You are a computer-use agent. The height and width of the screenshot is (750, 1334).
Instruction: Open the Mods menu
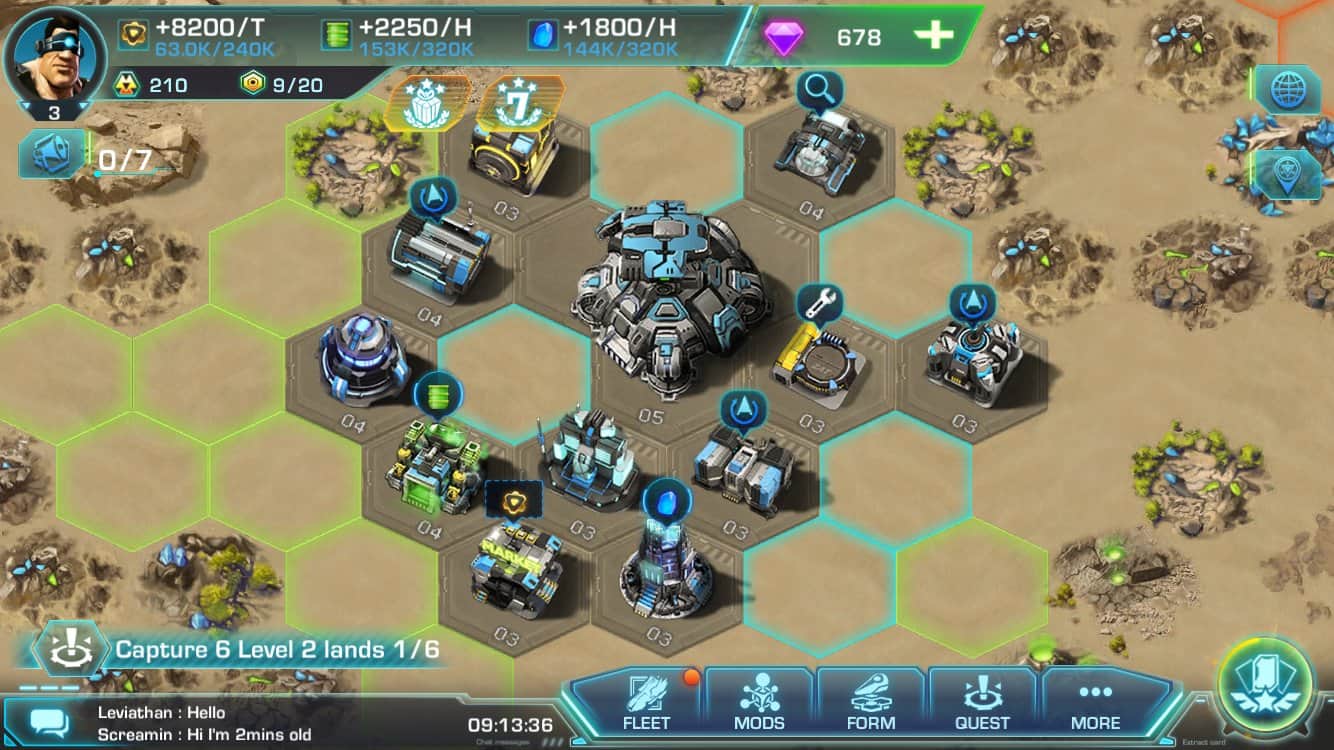tap(759, 701)
